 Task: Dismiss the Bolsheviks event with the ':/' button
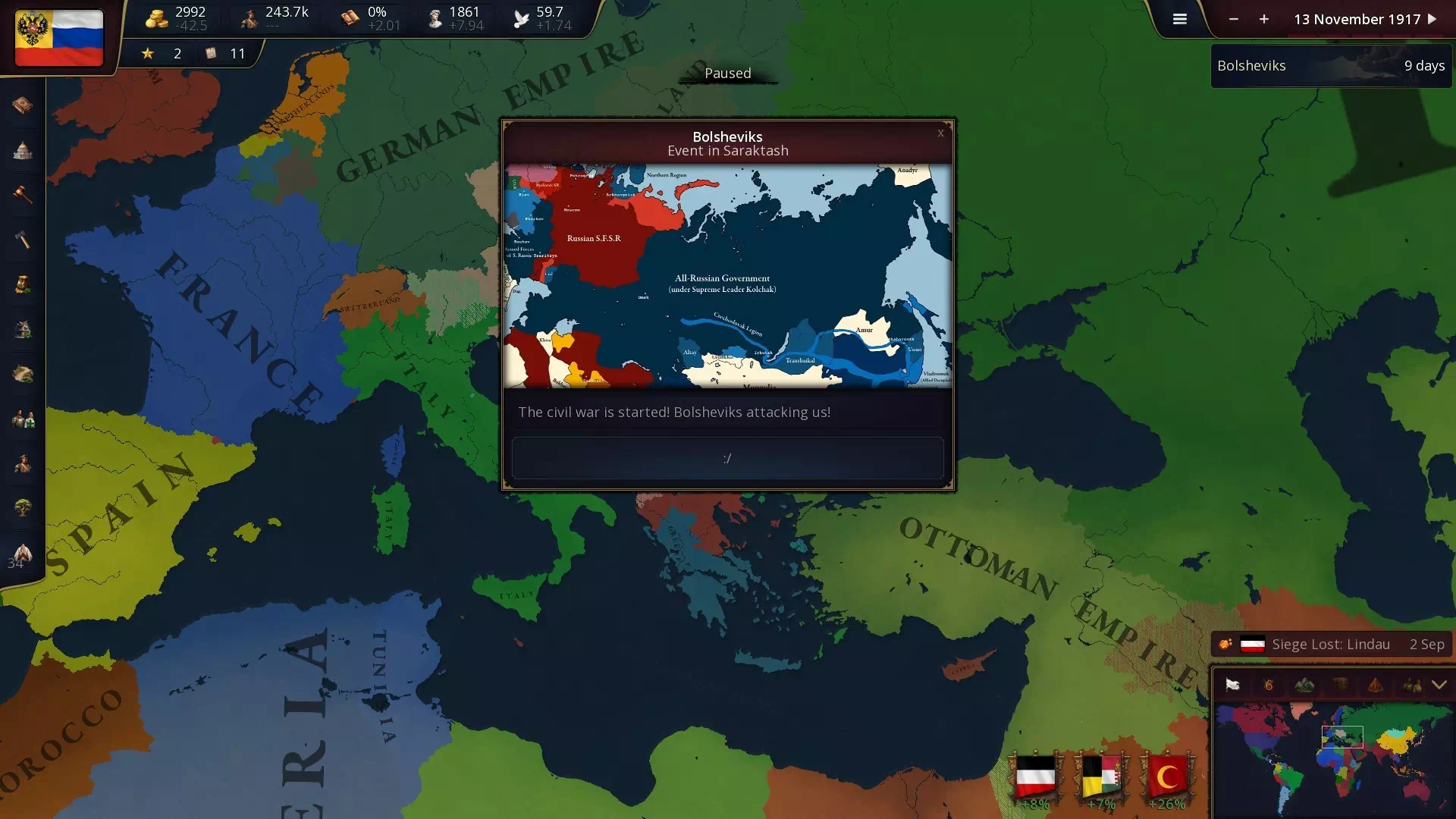[x=727, y=458]
